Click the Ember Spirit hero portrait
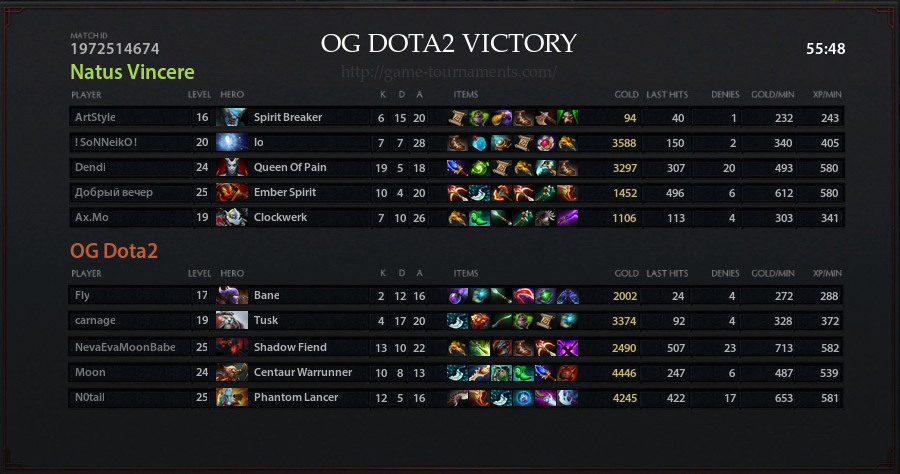 pos(231,193)
